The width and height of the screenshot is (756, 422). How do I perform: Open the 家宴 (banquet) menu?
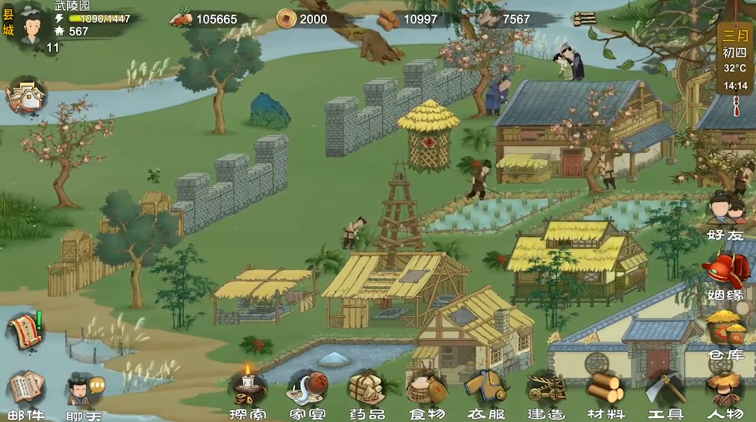click(x=306, y=390)
